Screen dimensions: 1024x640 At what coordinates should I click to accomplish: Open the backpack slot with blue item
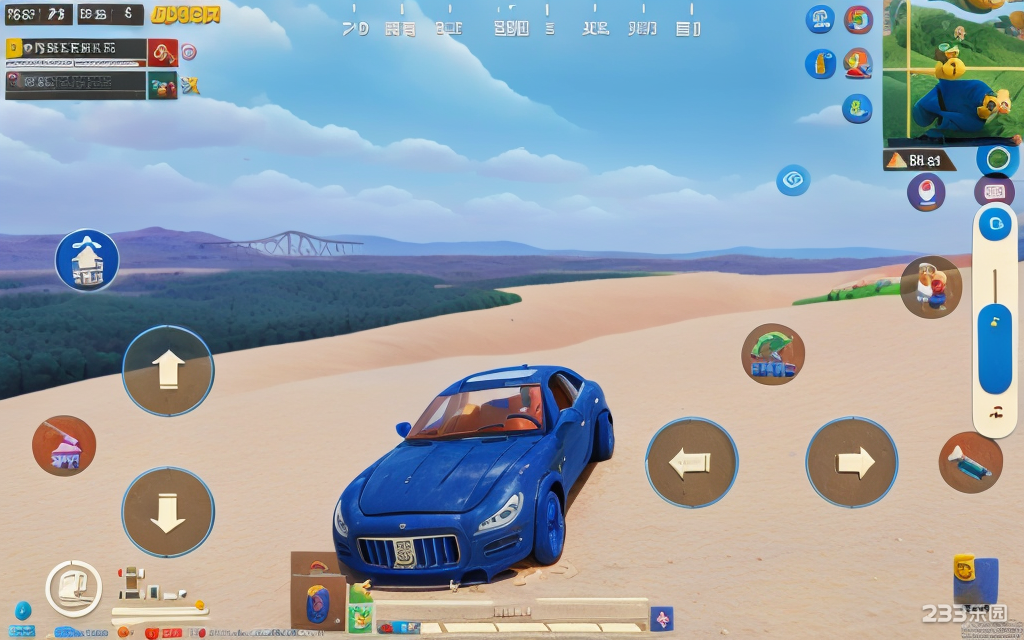(x=317, y=604)
